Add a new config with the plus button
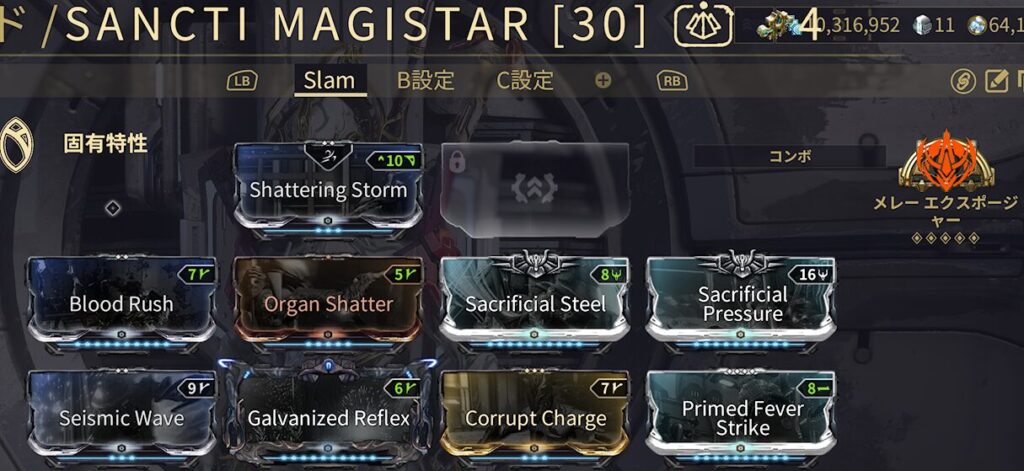1024x471 pixels. (x=603, y=80)
